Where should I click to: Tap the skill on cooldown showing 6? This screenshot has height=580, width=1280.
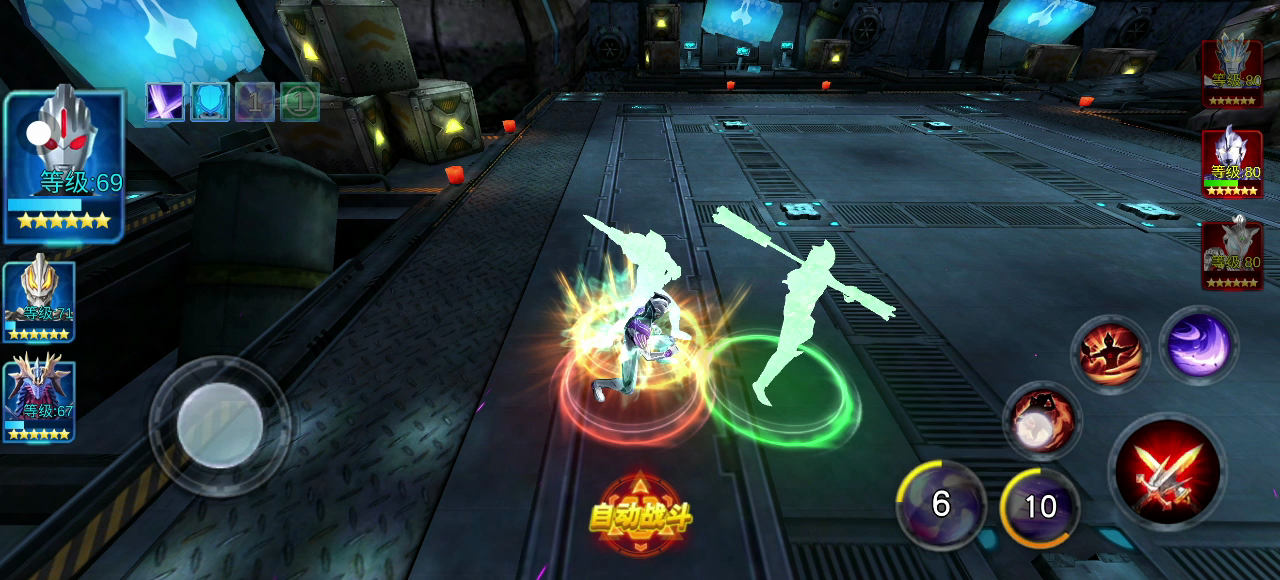pyautogui.click(x=940, y=505)
